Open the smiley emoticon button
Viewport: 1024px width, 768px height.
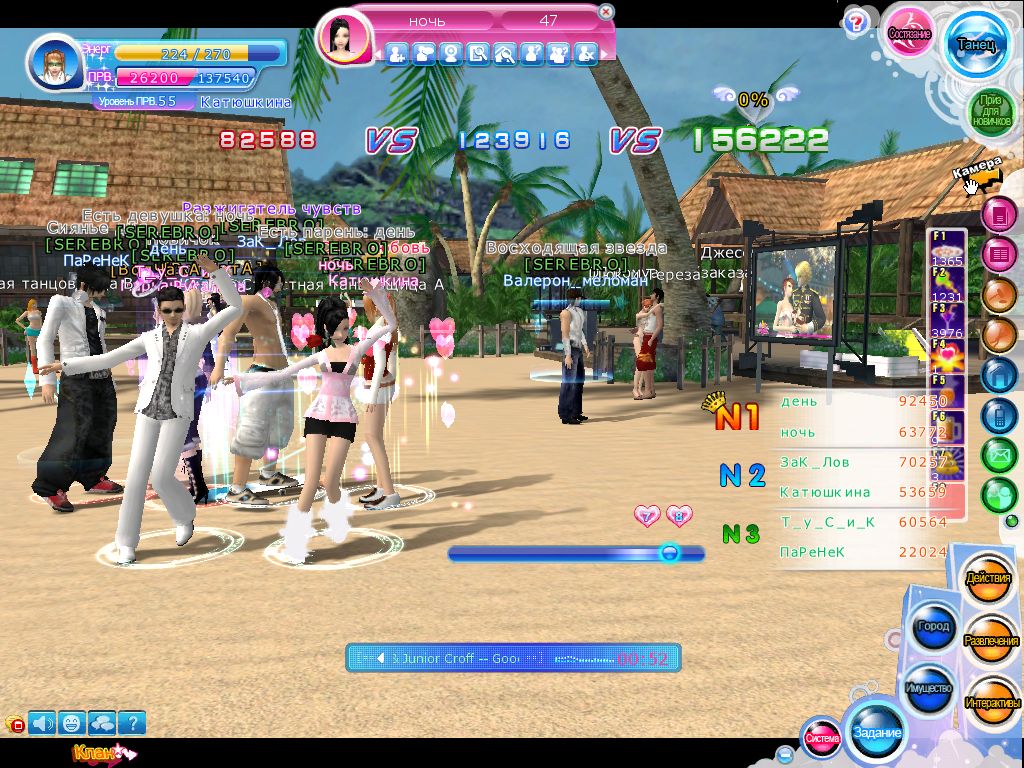click(72, 722)
